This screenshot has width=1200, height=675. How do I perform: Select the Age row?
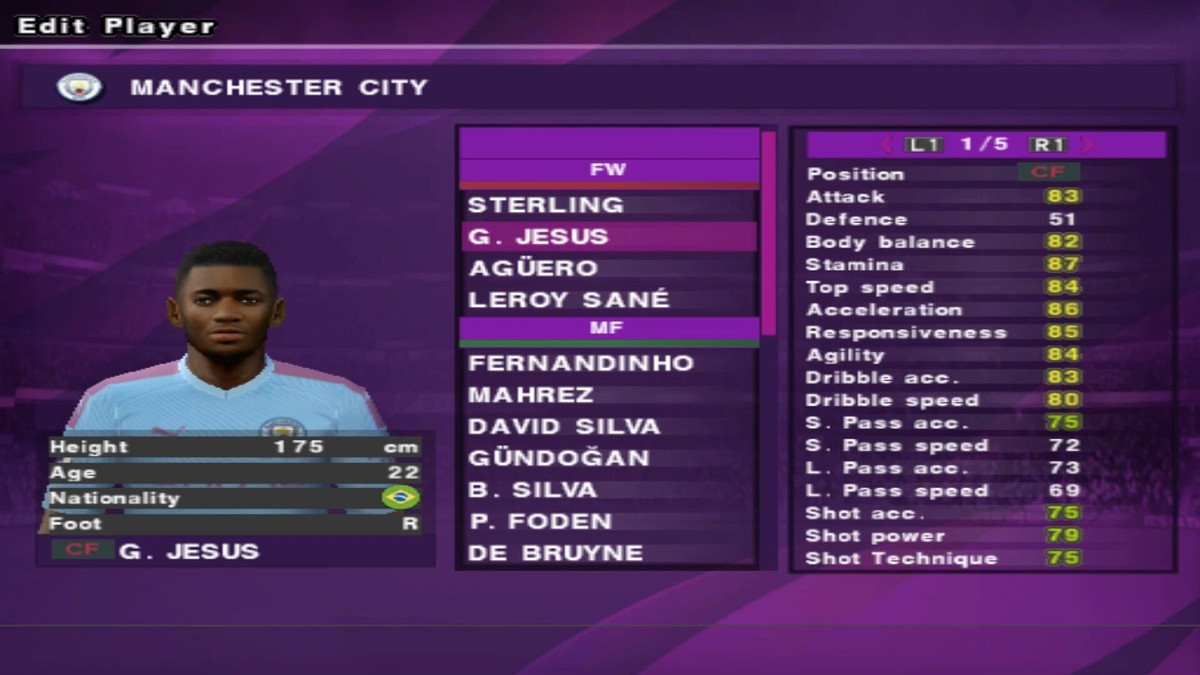[235, 472]
